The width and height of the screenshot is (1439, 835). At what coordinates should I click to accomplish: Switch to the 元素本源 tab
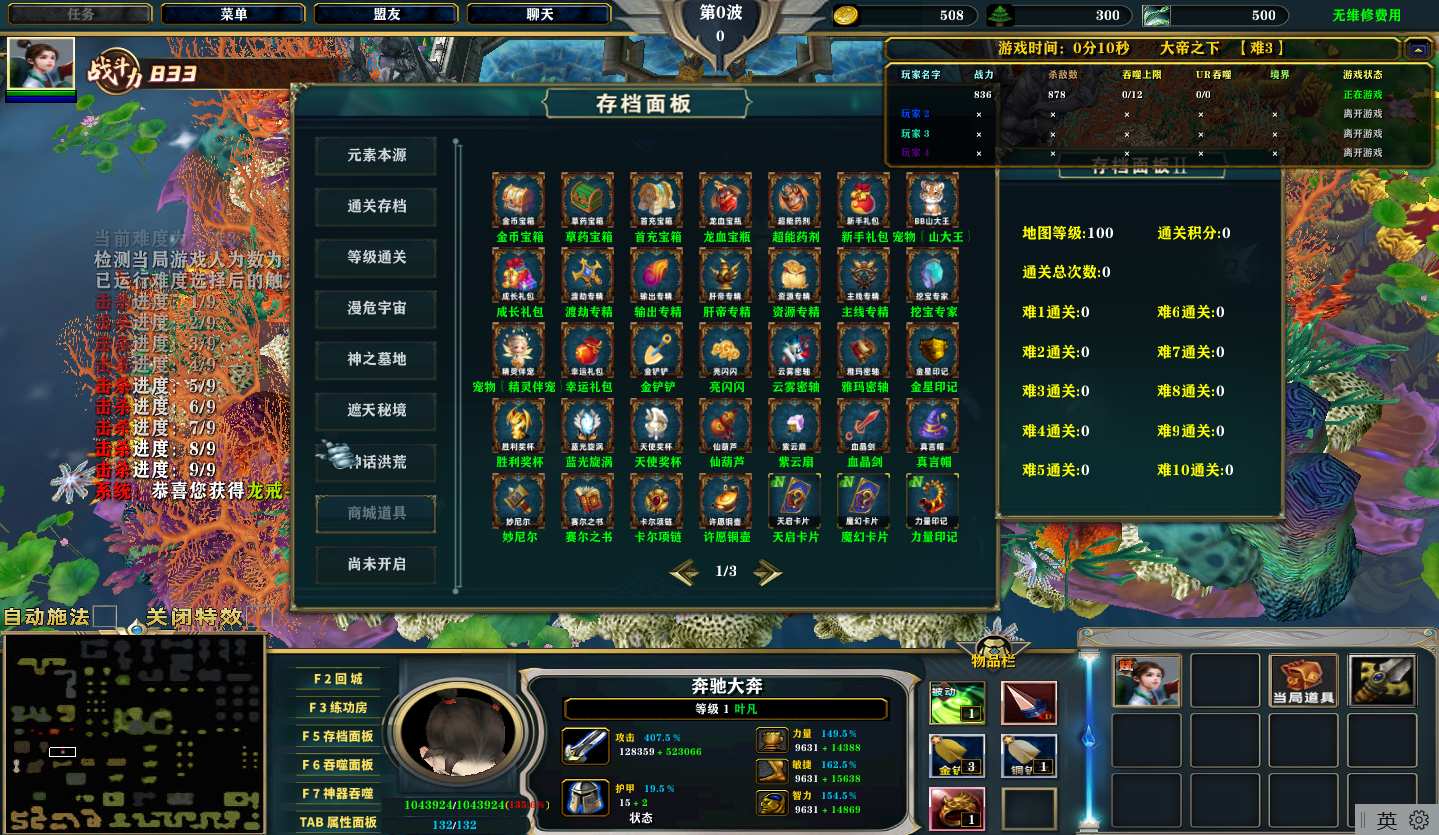376,156
